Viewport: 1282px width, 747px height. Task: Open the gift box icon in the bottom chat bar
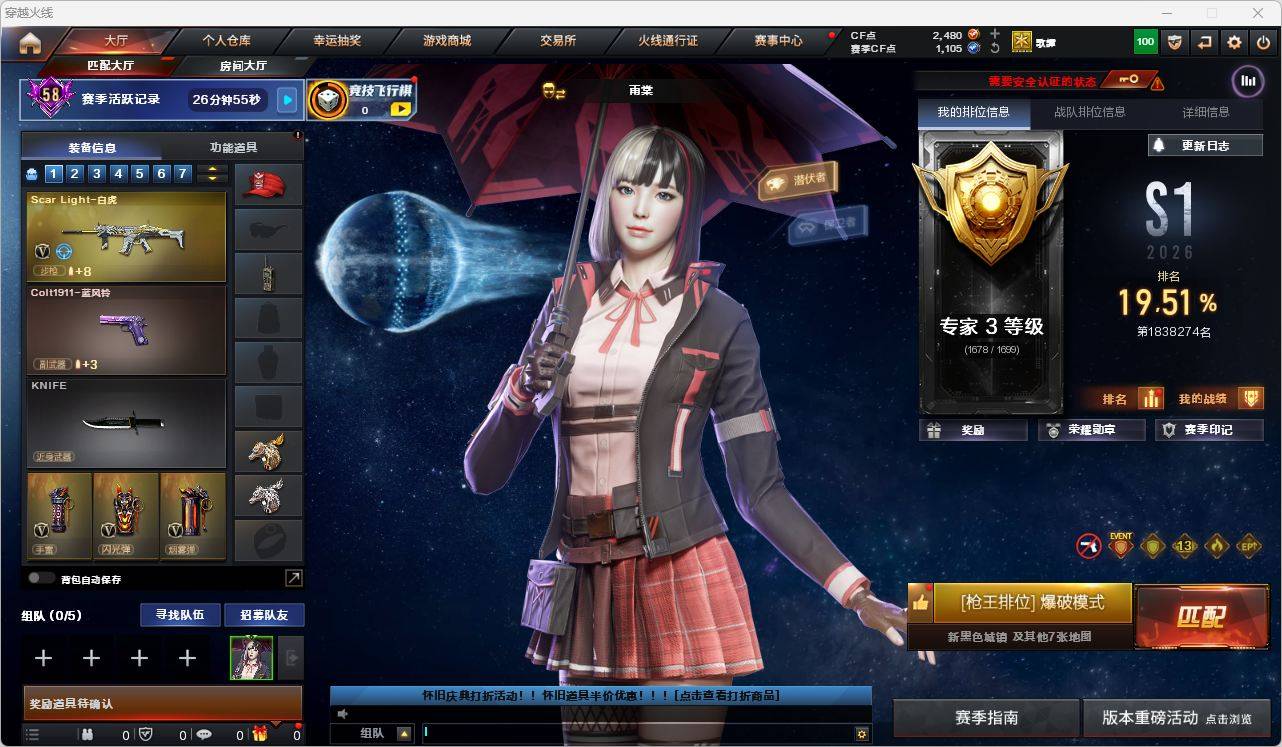[259, 735]
